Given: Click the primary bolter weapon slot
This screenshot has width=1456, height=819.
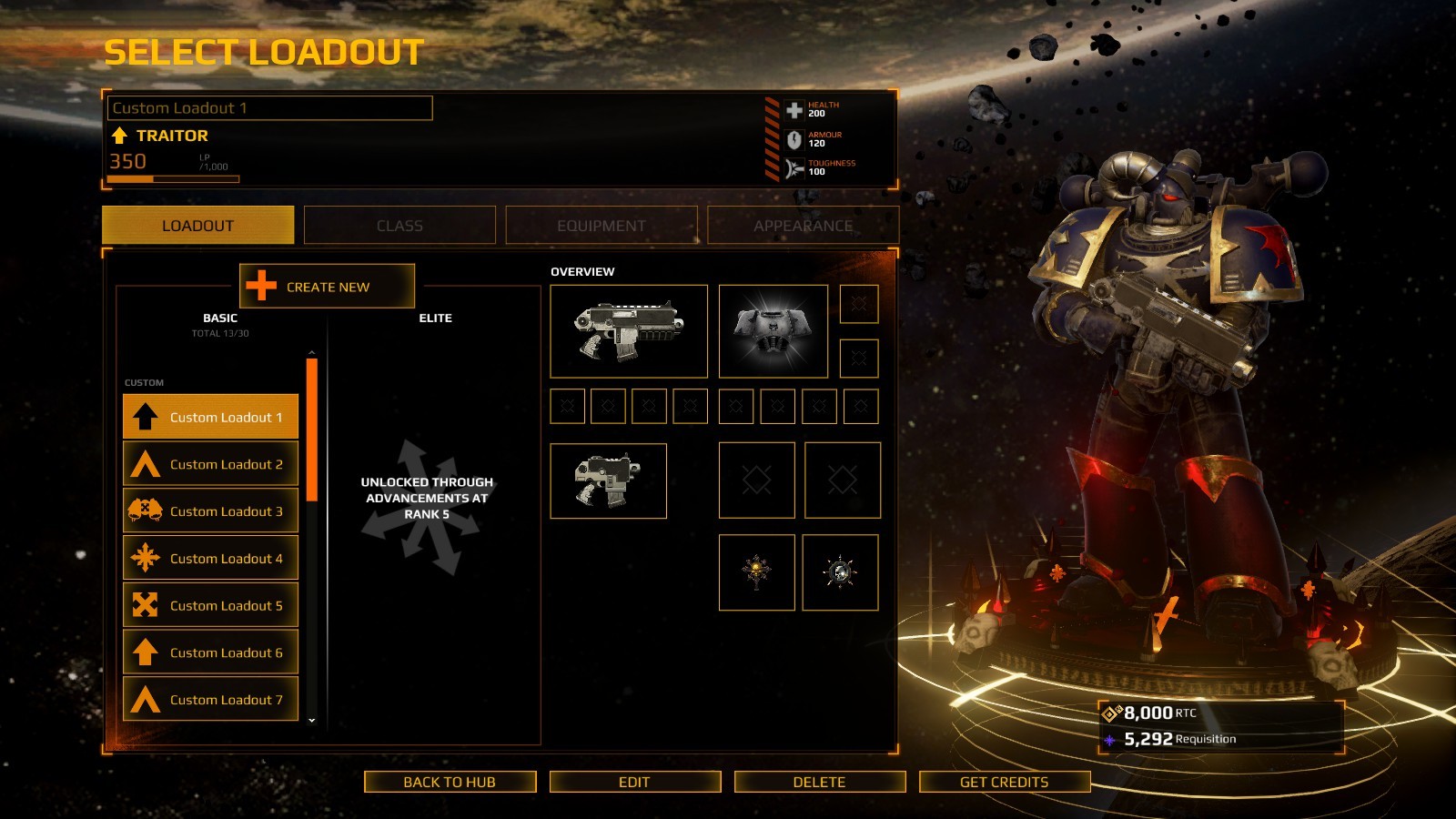Looking at the screenshot, I should [x=629, y=331].
